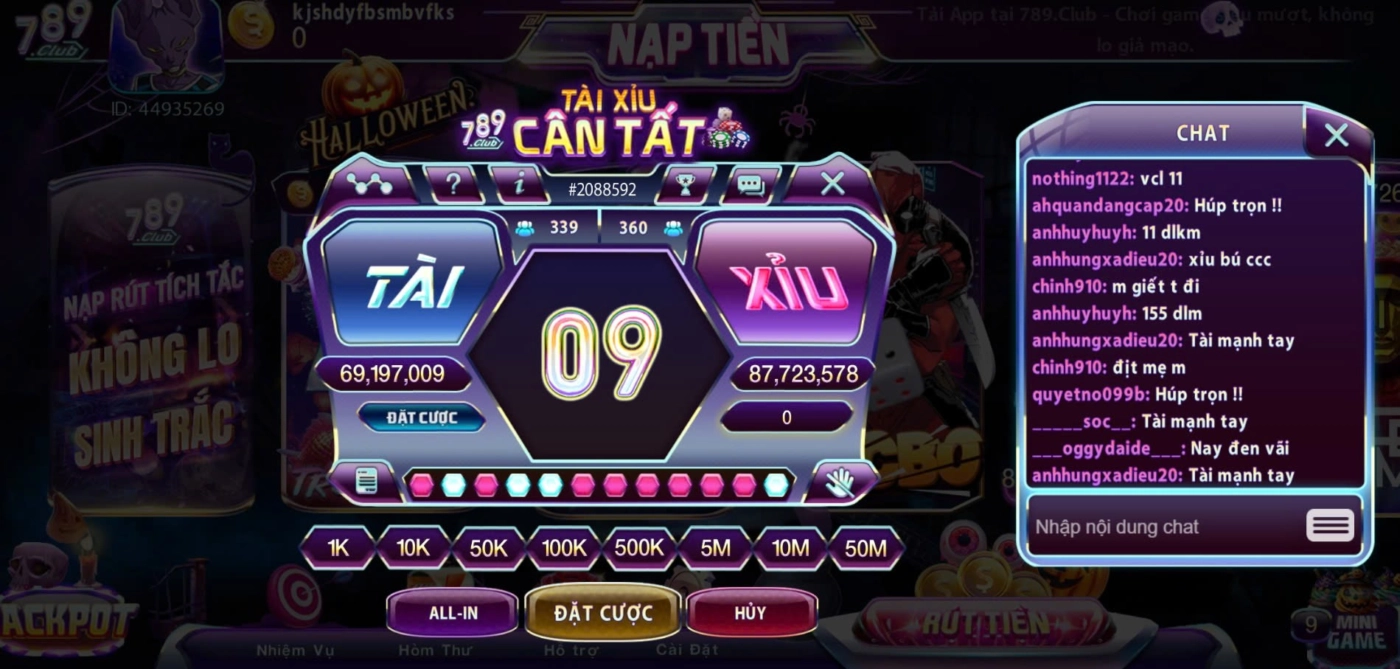The width and height of the screenshot is (1400, 669).
Task: Open the trophy leaderboard icon
Action: 685,184
